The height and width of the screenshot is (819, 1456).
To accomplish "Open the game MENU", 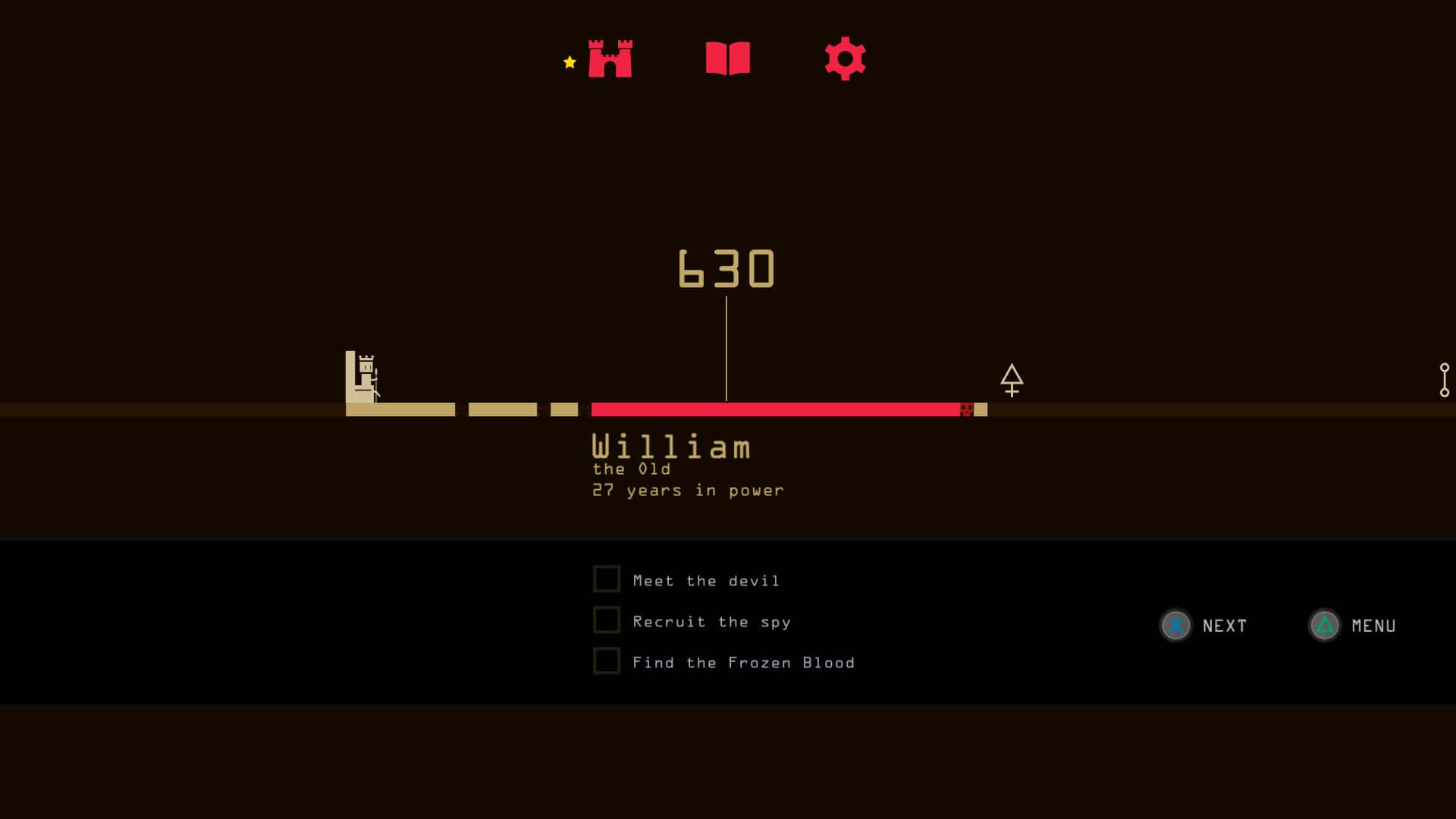I will click(x=1373, y=626).
